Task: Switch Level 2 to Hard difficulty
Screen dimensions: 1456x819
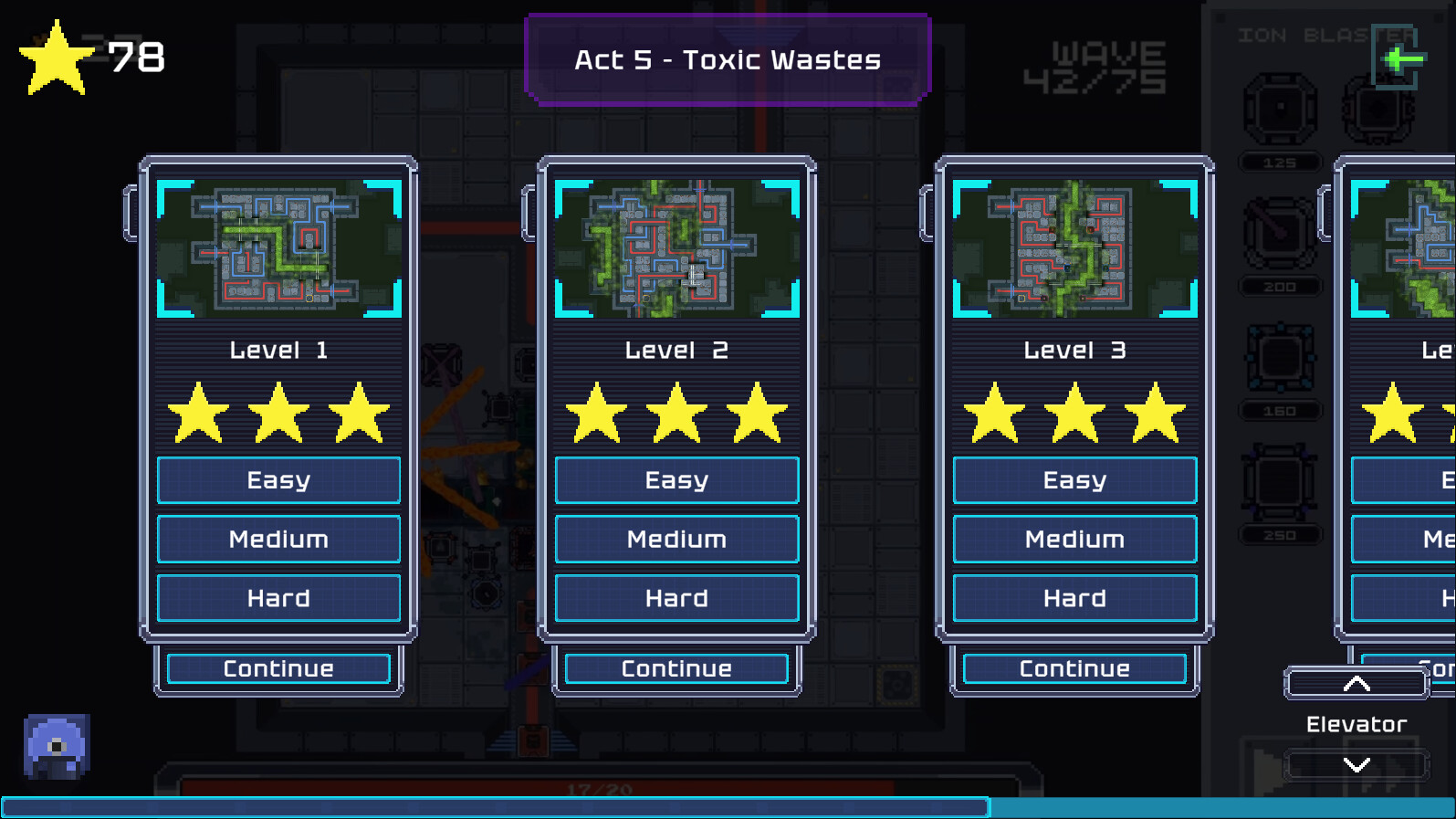Action: point(676,598)
